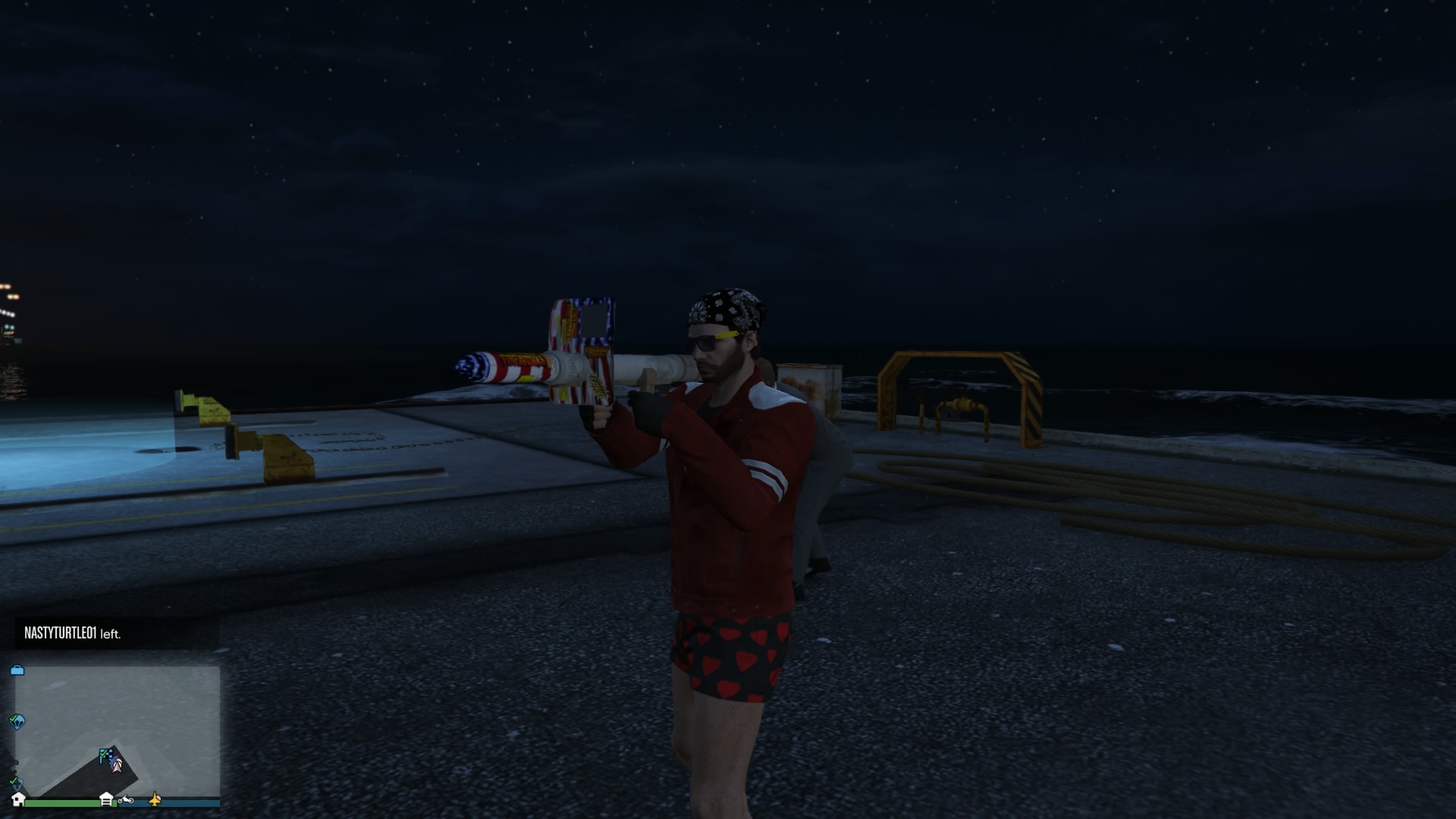Click the 'NASTYTURTLE01 left.' notification
1456x819 pixels.
[x=73, y=633]
